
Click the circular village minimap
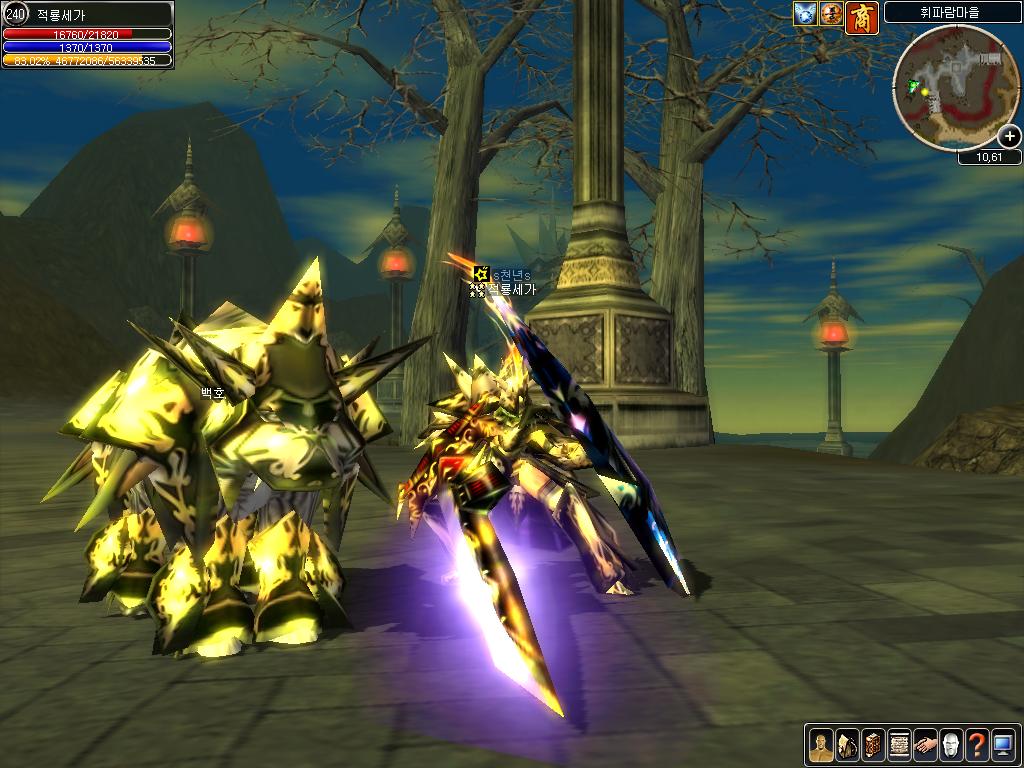[955, 87]
